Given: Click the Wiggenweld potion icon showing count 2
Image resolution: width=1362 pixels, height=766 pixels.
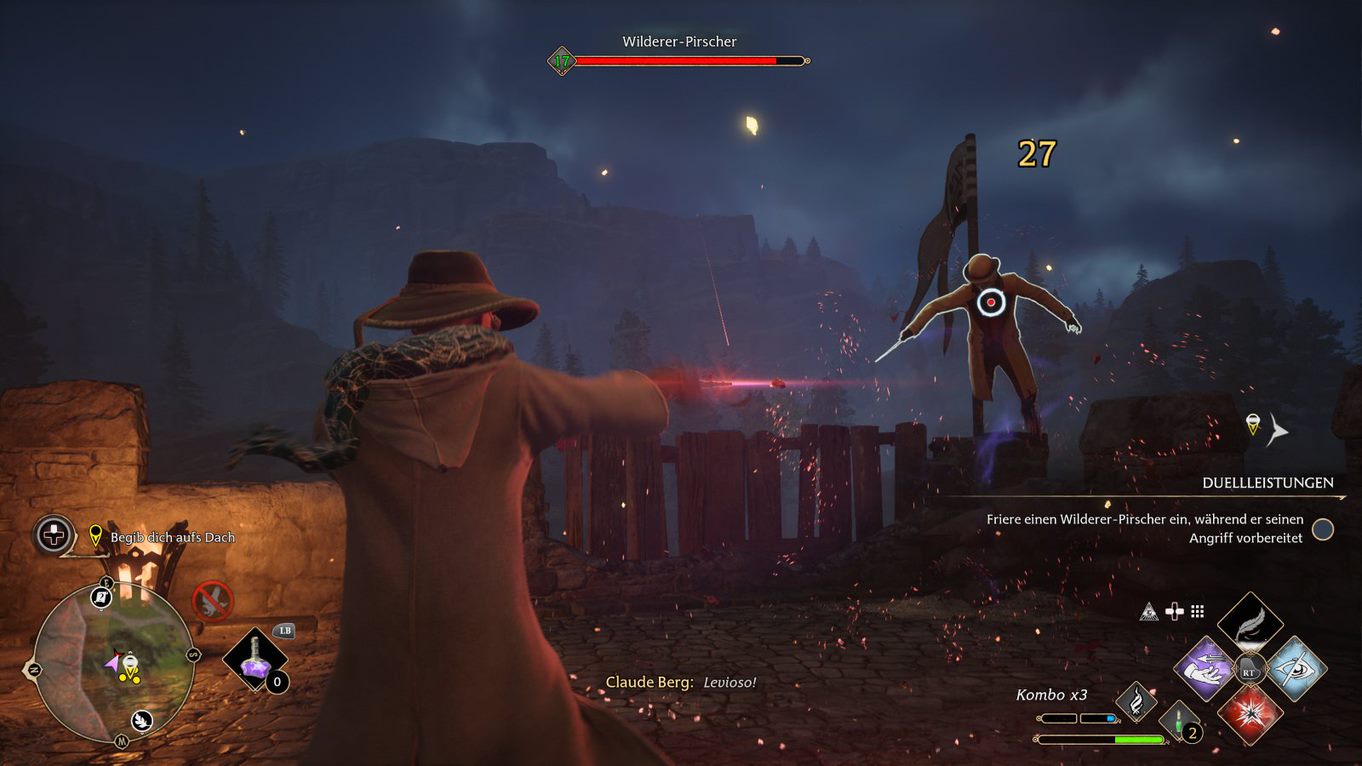Looking at the screenshot, I should 1177,723.
